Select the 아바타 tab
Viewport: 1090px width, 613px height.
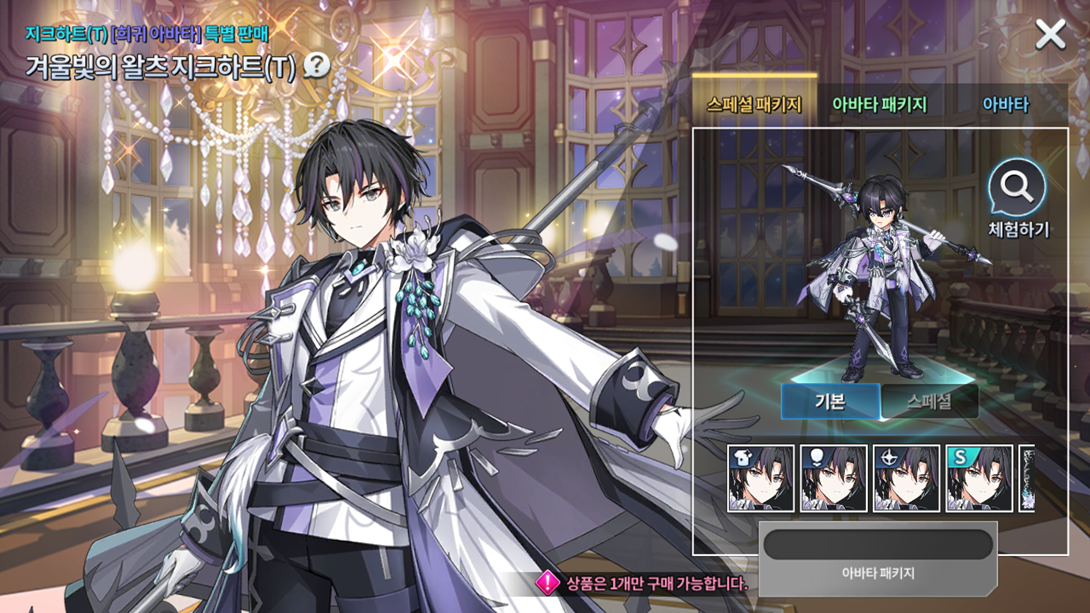(1005, 104)
